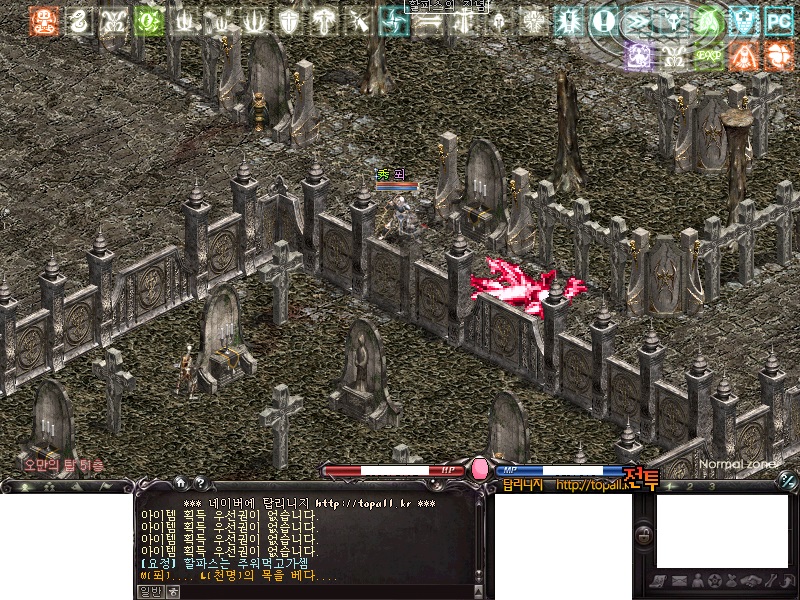Switch to the 일반 chat tab
Image resolution: width=800 pixels, height=600 pixels.
click(x=148, y=591)
